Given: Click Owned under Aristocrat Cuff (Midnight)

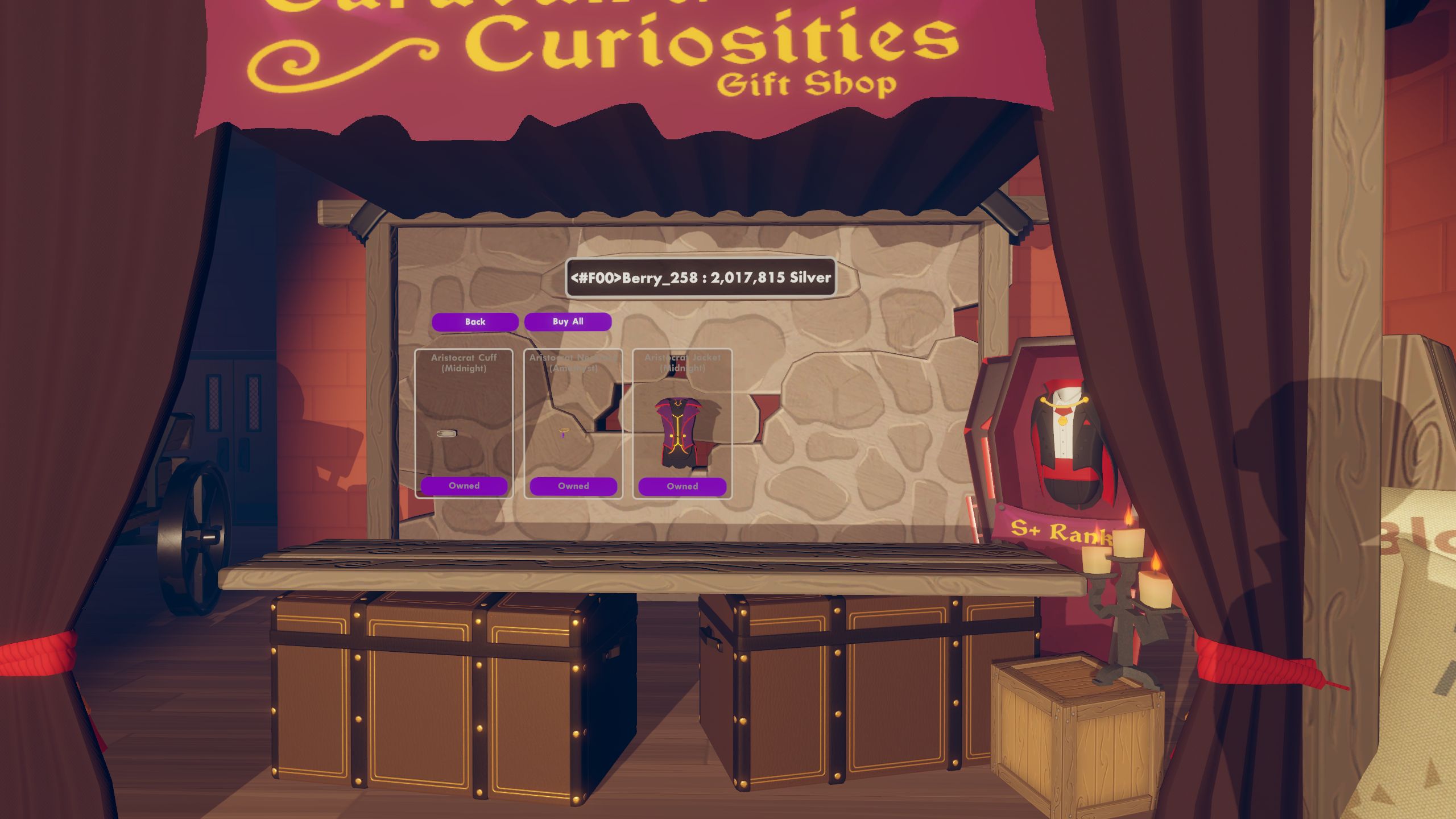Looking at the screenshot, I should (464, 486).
